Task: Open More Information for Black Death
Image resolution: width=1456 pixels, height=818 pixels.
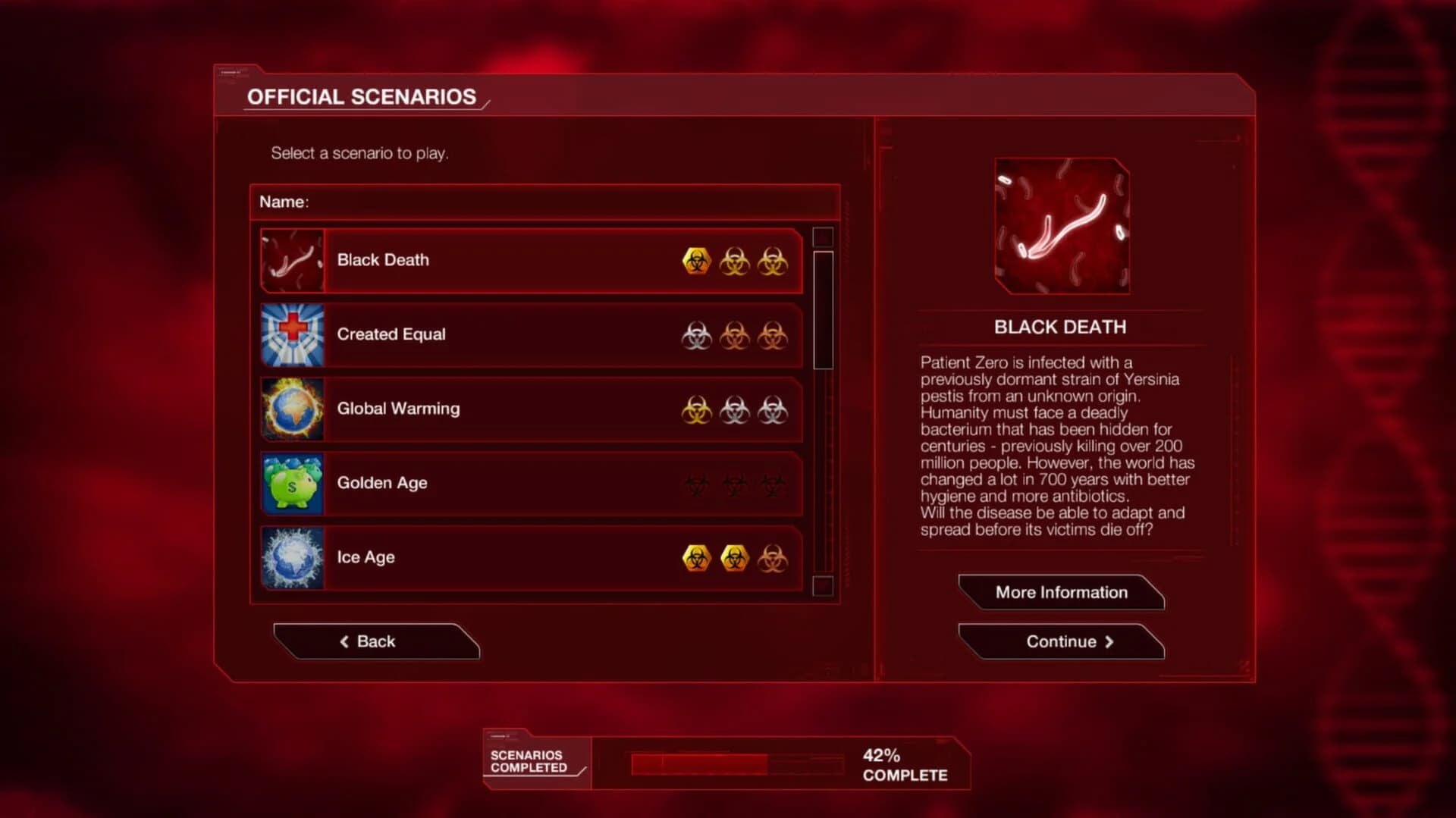Action: 1061,592
